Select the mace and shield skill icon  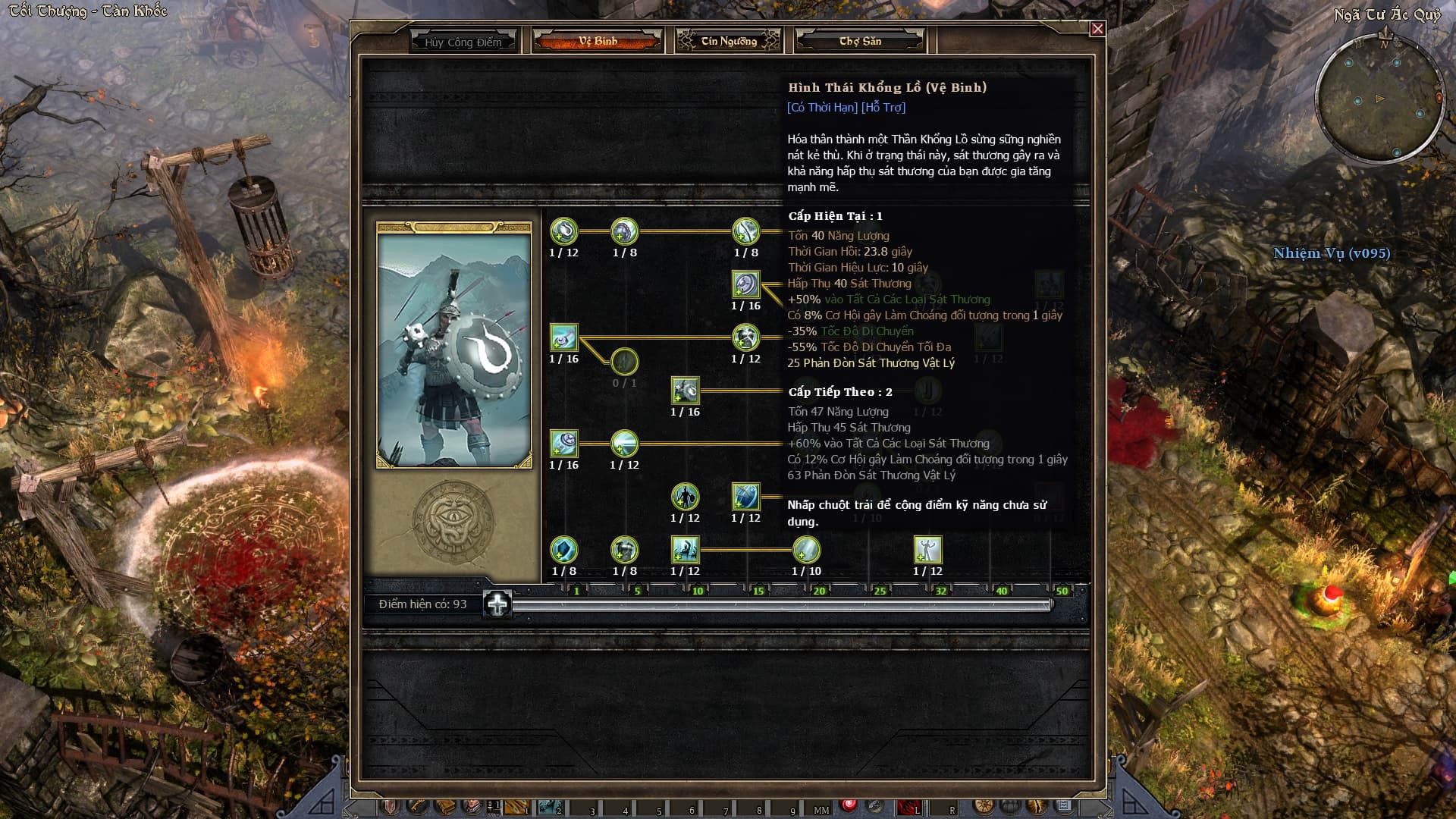point(685,391)
